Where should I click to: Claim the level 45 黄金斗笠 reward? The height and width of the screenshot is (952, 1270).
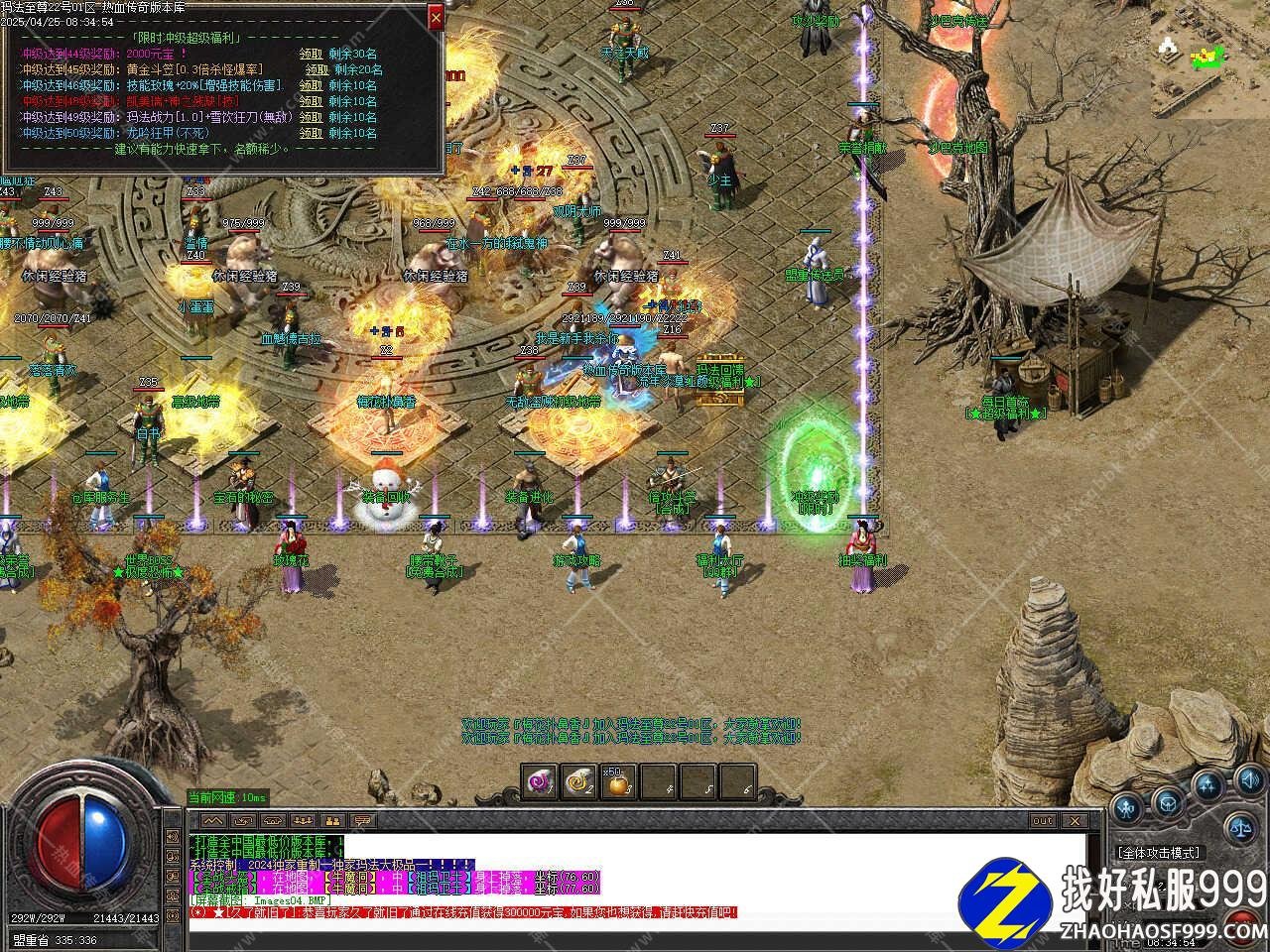(x=317, y=69)
